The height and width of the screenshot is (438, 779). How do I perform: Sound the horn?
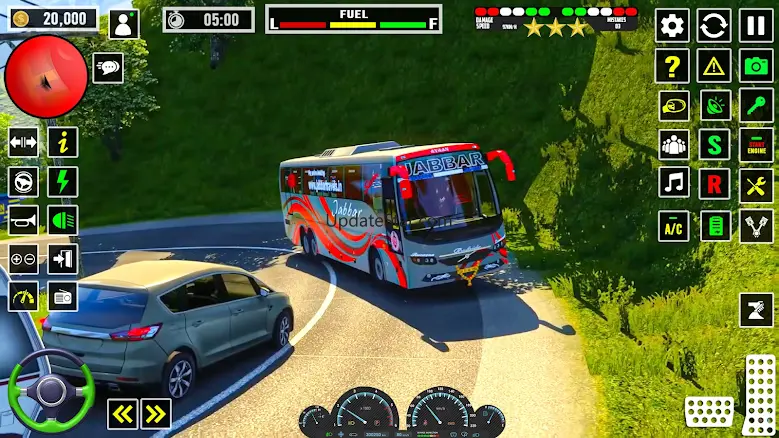pyautogui.click(x=23, y=219)
